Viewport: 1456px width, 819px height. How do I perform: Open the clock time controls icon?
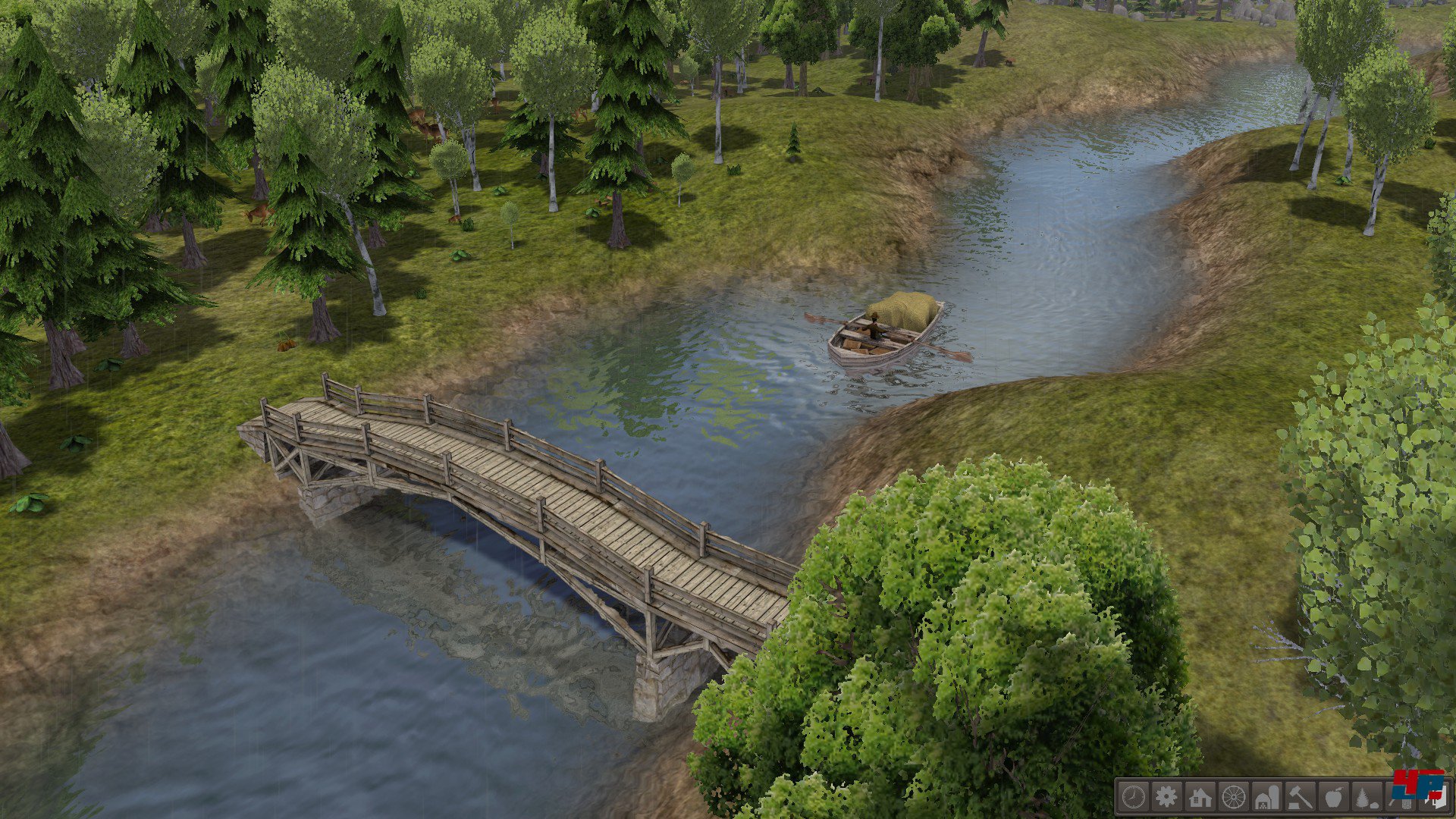tap(1134, 796)
